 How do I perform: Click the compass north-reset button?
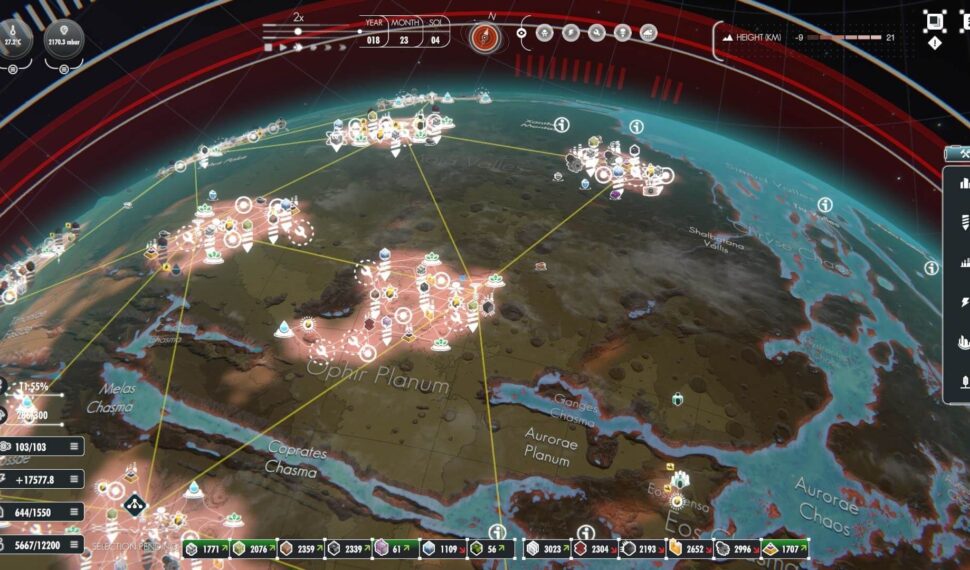pyautogui.click(x=484, y=37)
